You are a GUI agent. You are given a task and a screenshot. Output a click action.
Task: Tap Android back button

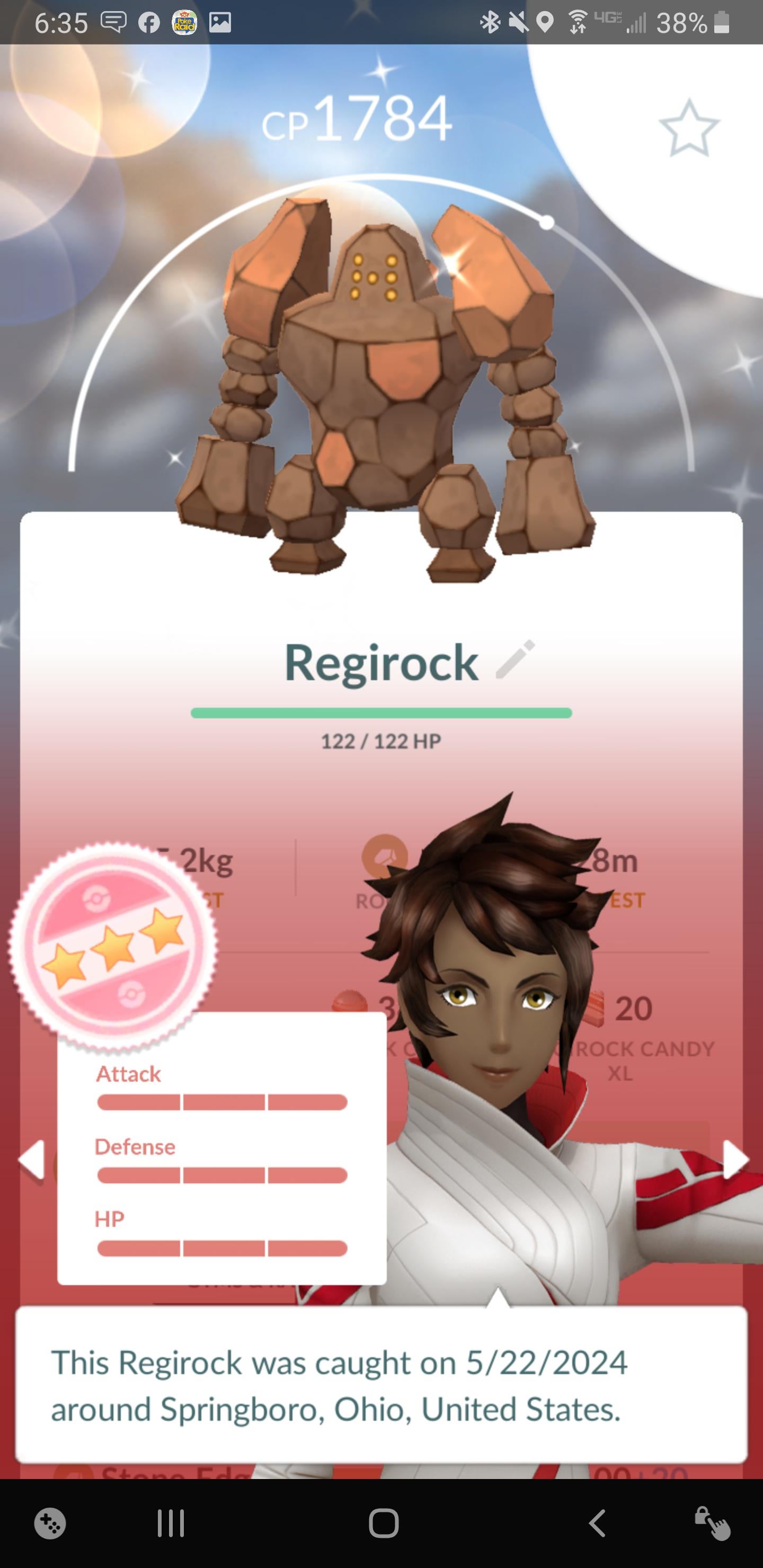point(597,1524)
